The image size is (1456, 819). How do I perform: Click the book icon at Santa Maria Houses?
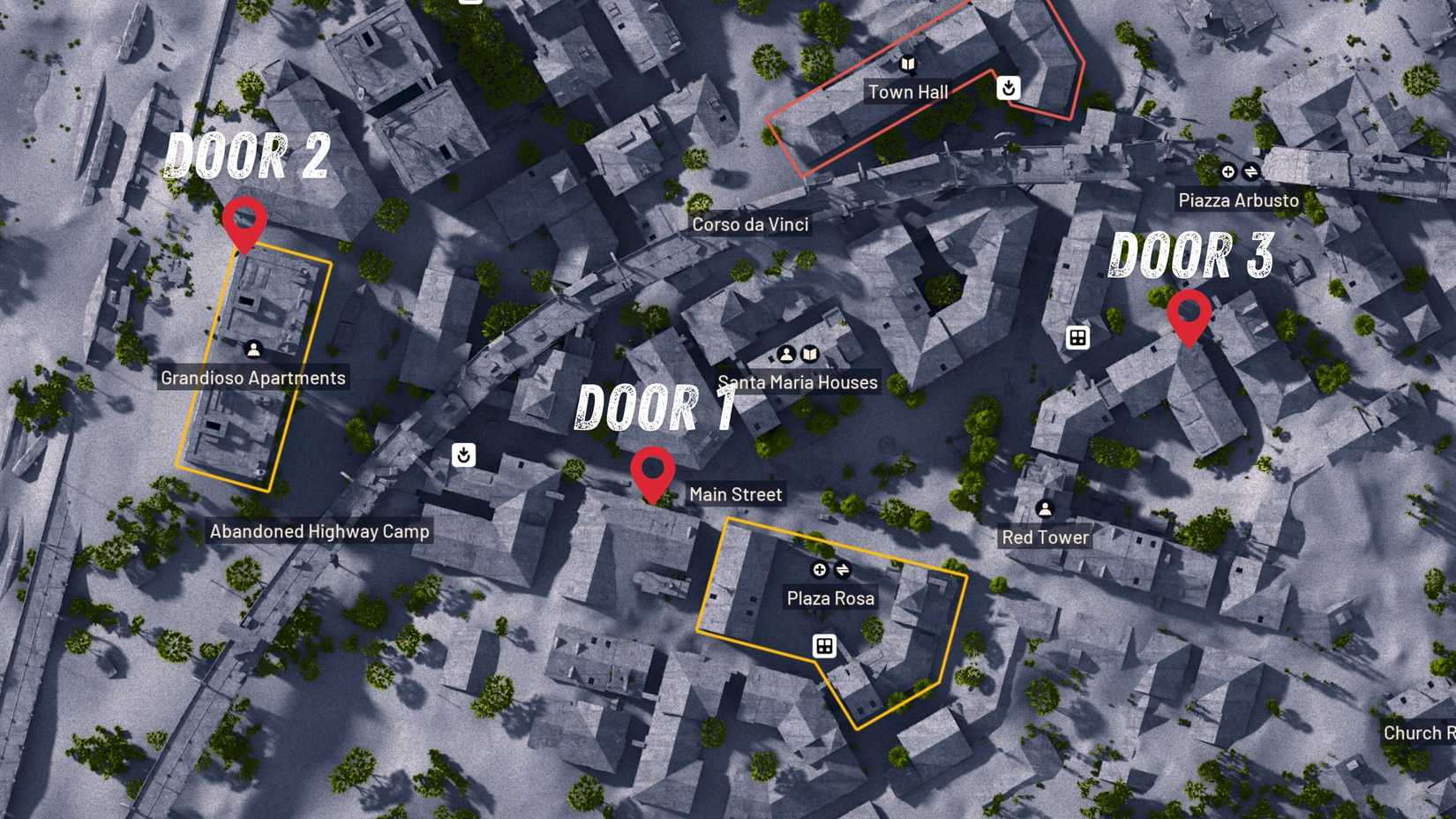pyautogui.click(x=810, y=354)
